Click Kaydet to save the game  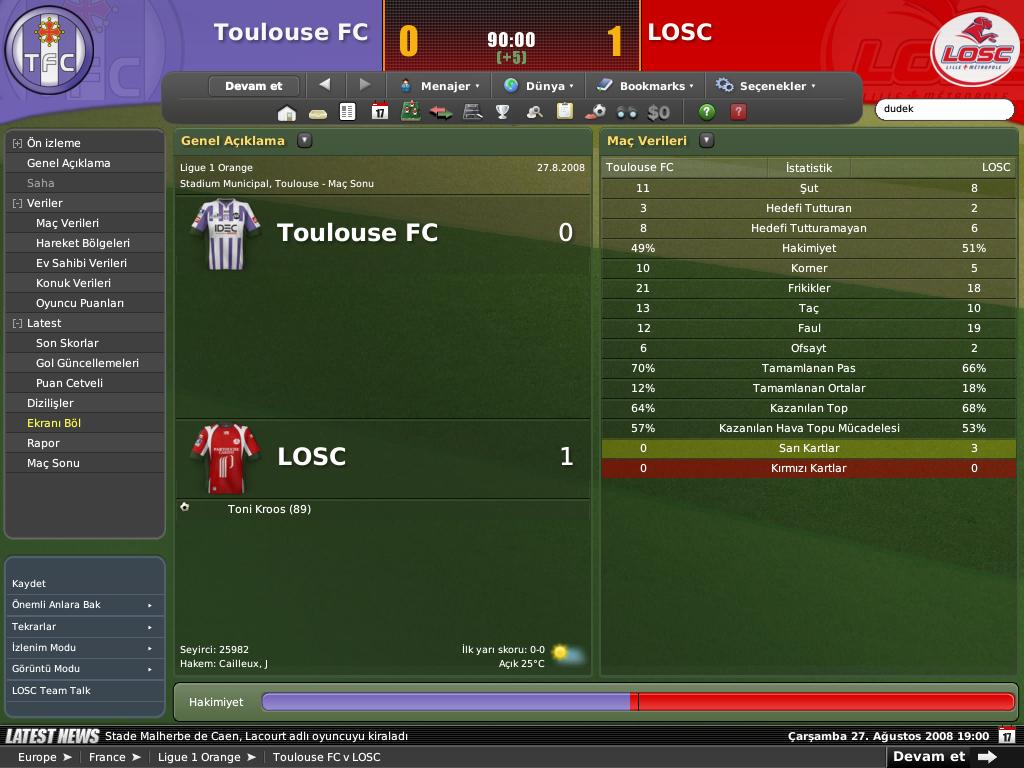pyautogui.click(x=29, y=584)
